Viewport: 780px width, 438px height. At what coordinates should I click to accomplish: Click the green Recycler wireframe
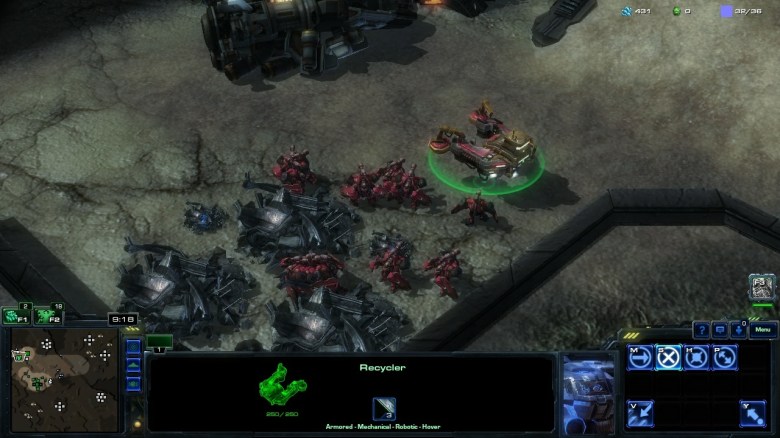coord(281,386)
